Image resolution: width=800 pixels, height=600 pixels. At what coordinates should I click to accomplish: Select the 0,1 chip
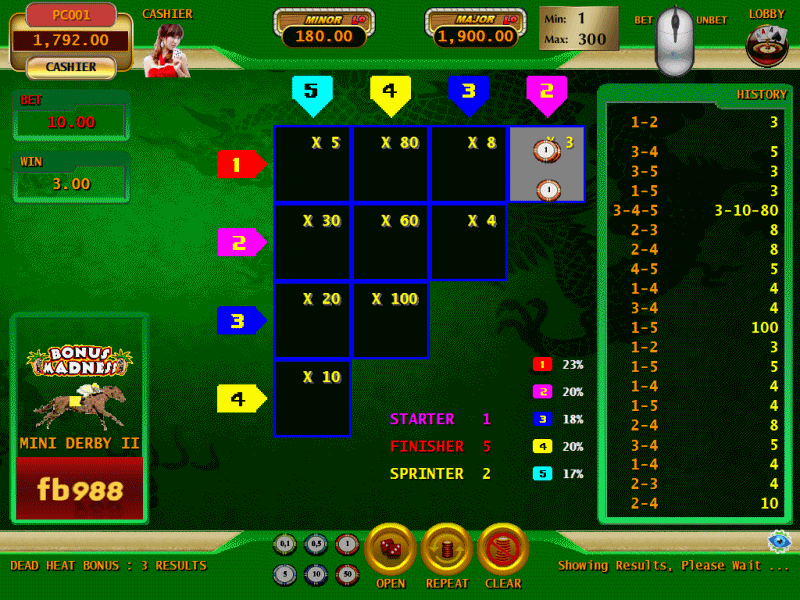(x=286, y=545)
